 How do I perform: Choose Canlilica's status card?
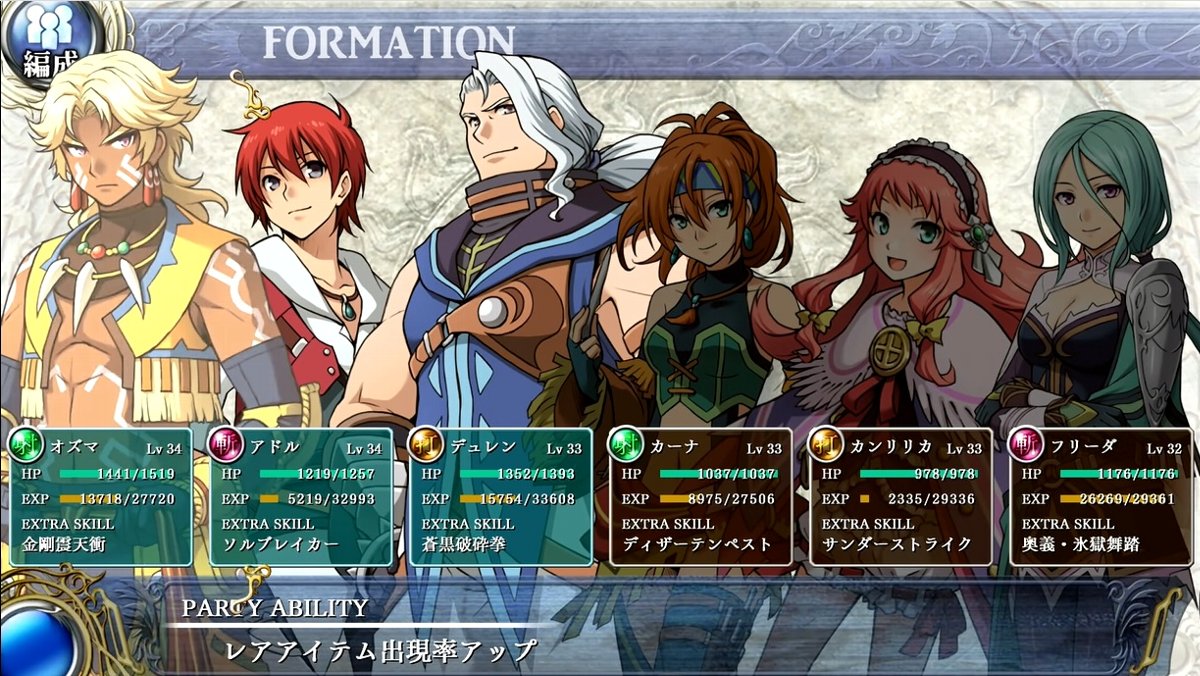(900, 497)
